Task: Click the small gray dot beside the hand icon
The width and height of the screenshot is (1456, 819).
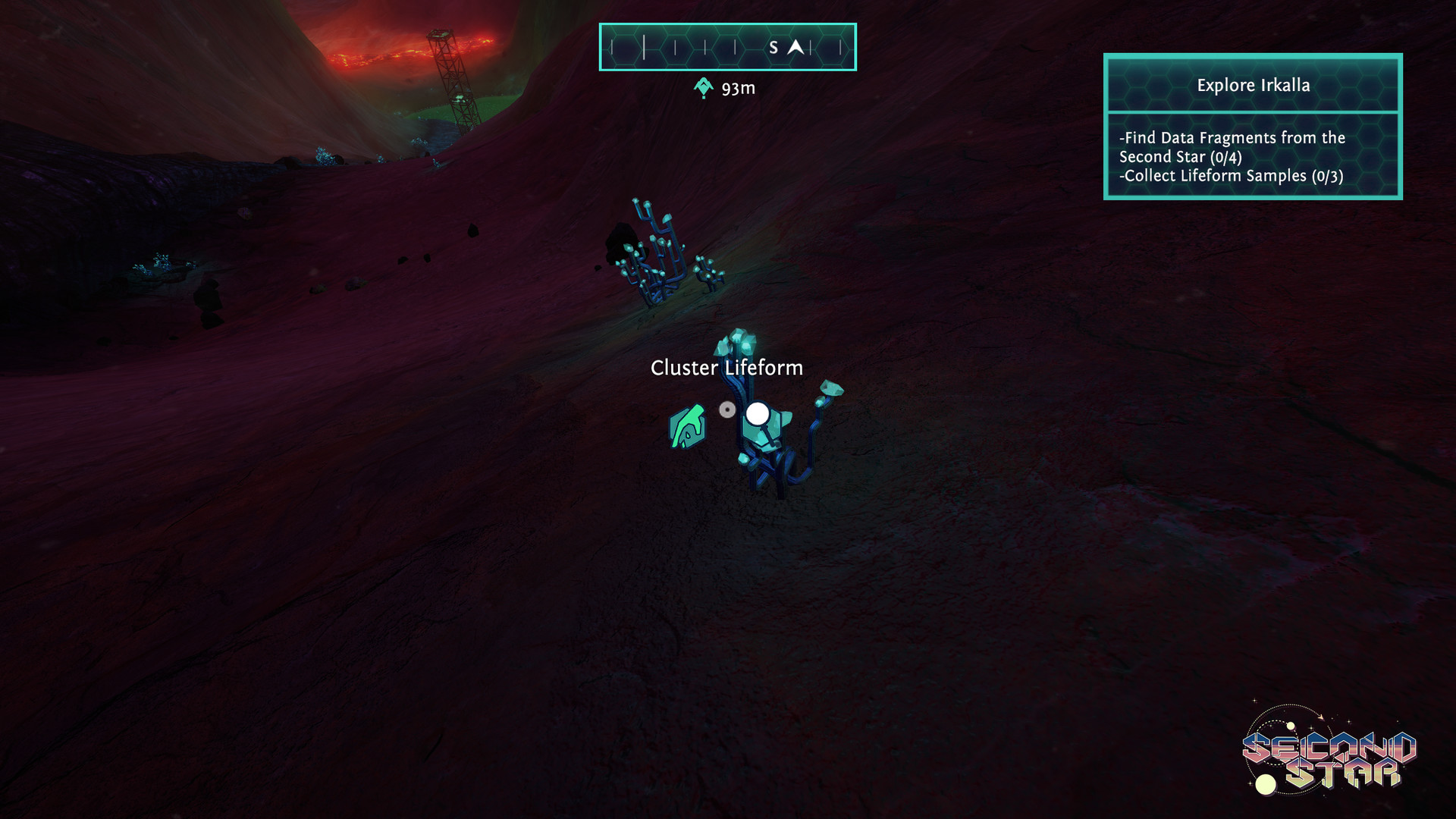Action: pyautogui.click(x=729, y=408)
